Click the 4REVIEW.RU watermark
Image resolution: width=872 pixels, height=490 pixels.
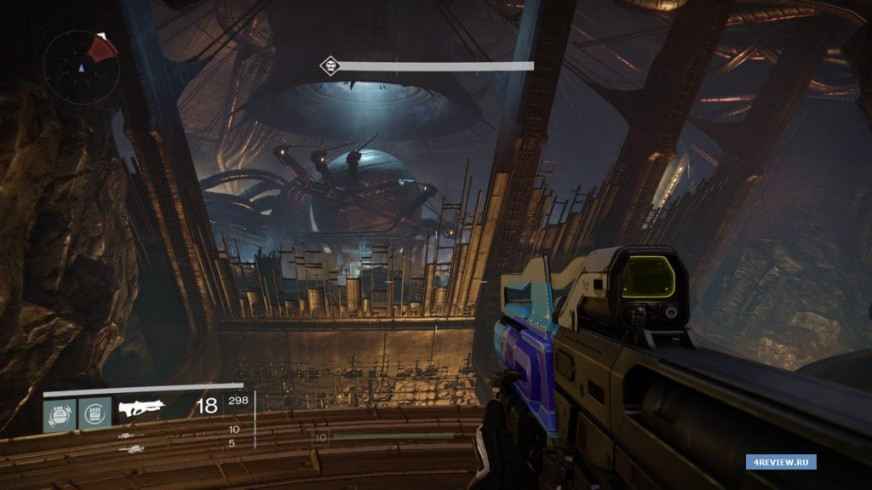point(780,461)
